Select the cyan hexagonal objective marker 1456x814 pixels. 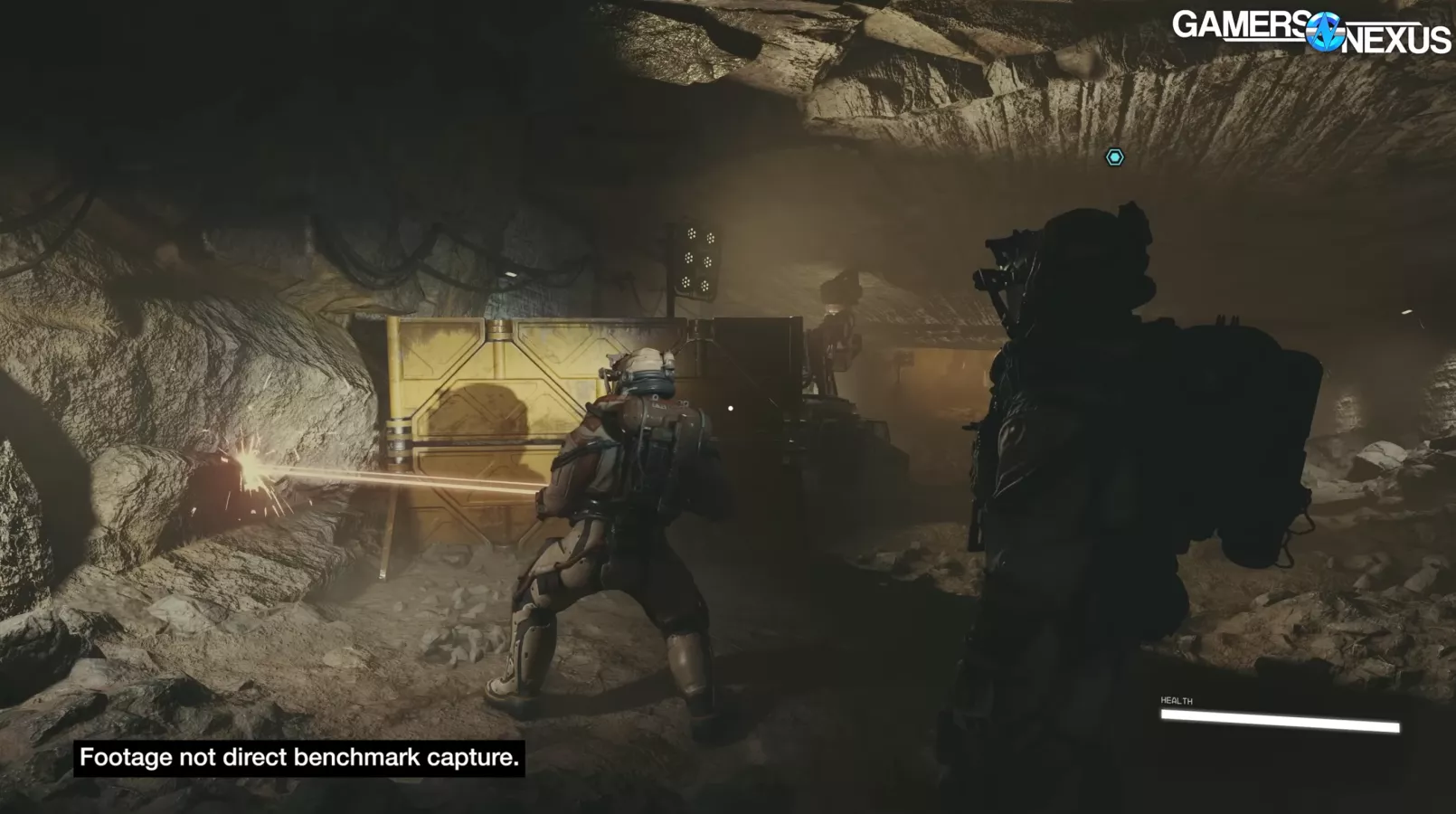click(x=1117, y=156)
